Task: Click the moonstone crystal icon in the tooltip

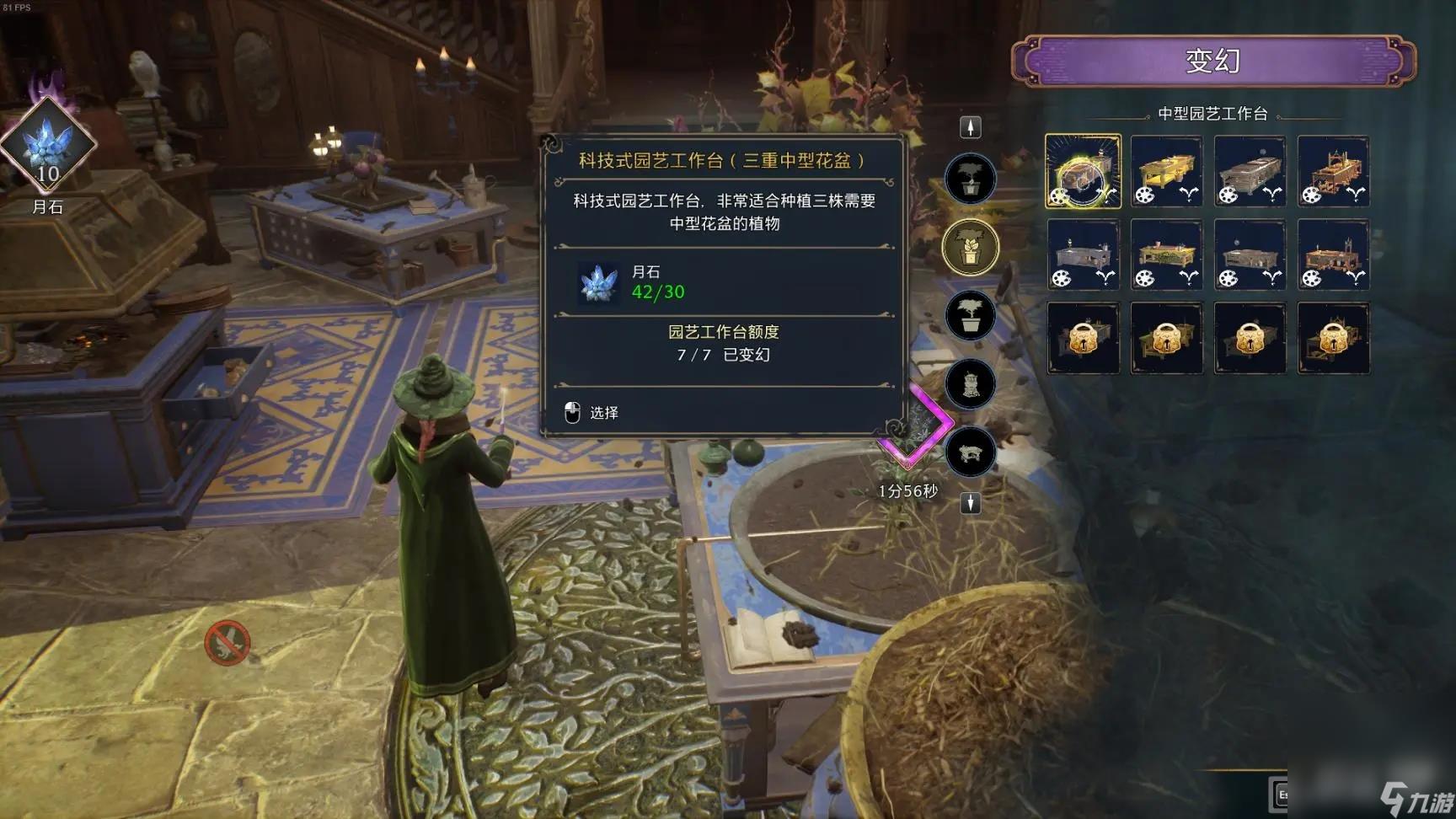Action: click(x=600, y=284)
